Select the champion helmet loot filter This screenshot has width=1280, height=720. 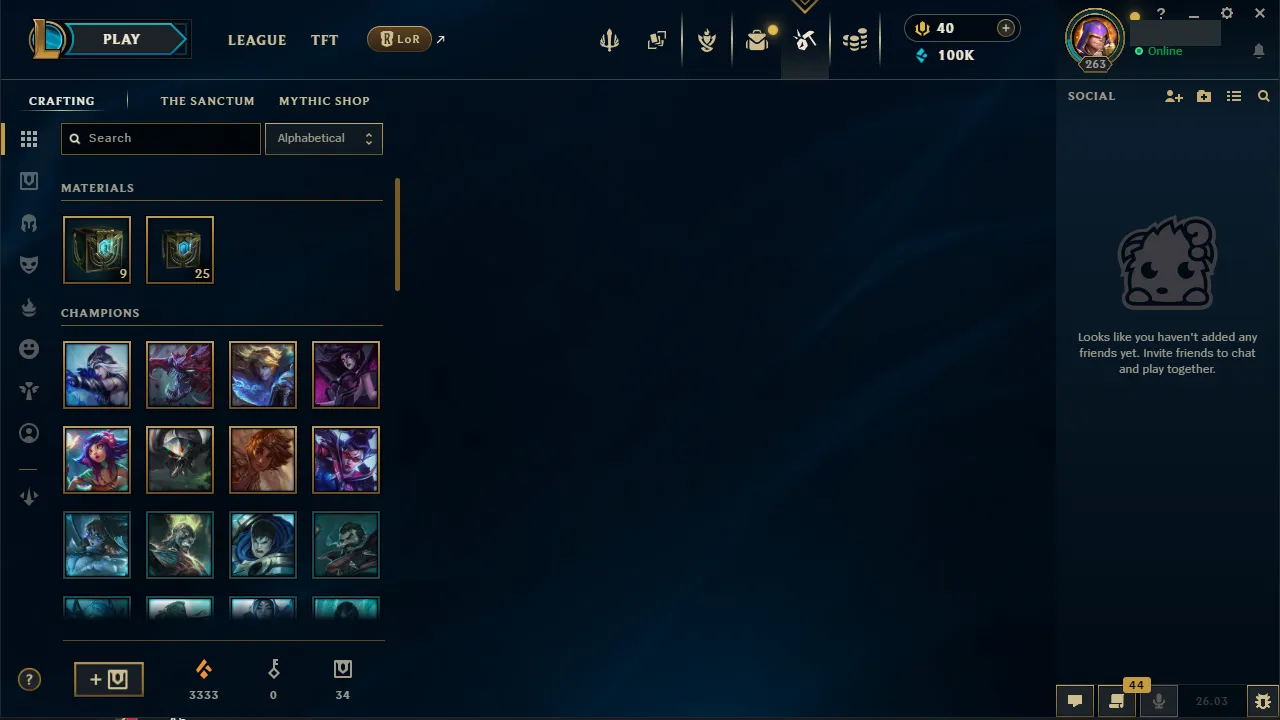pos(29,223)
